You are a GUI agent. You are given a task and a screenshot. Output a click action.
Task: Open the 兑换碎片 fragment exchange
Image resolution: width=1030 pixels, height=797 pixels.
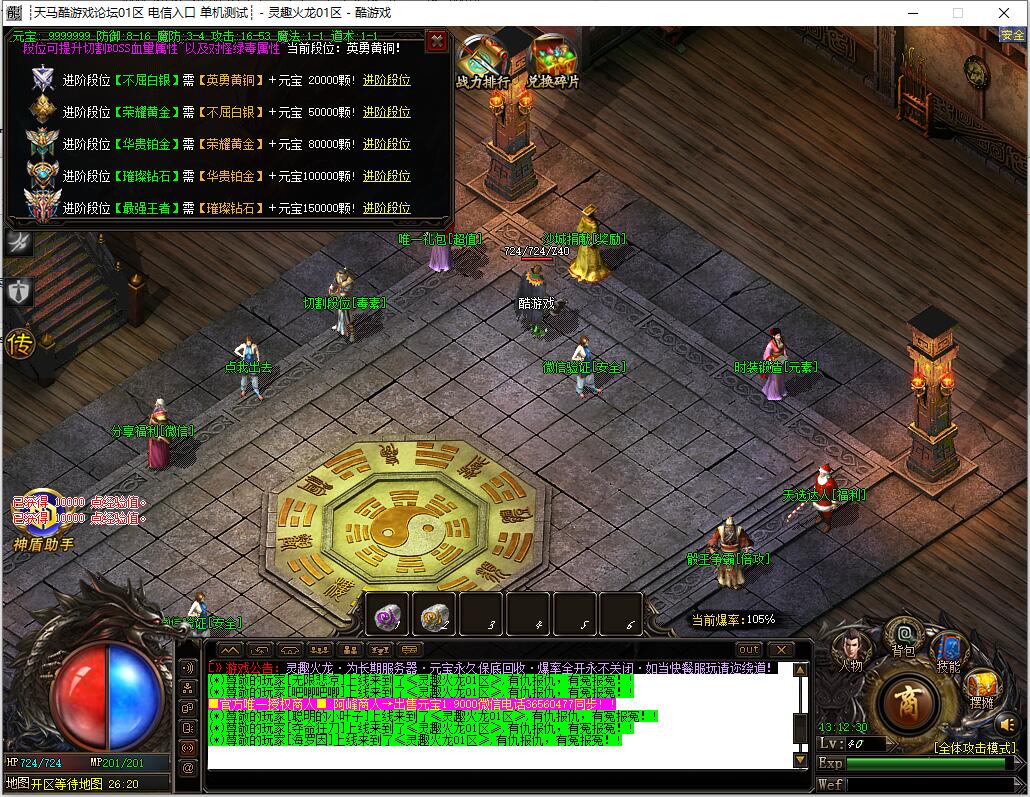point(553,62)
